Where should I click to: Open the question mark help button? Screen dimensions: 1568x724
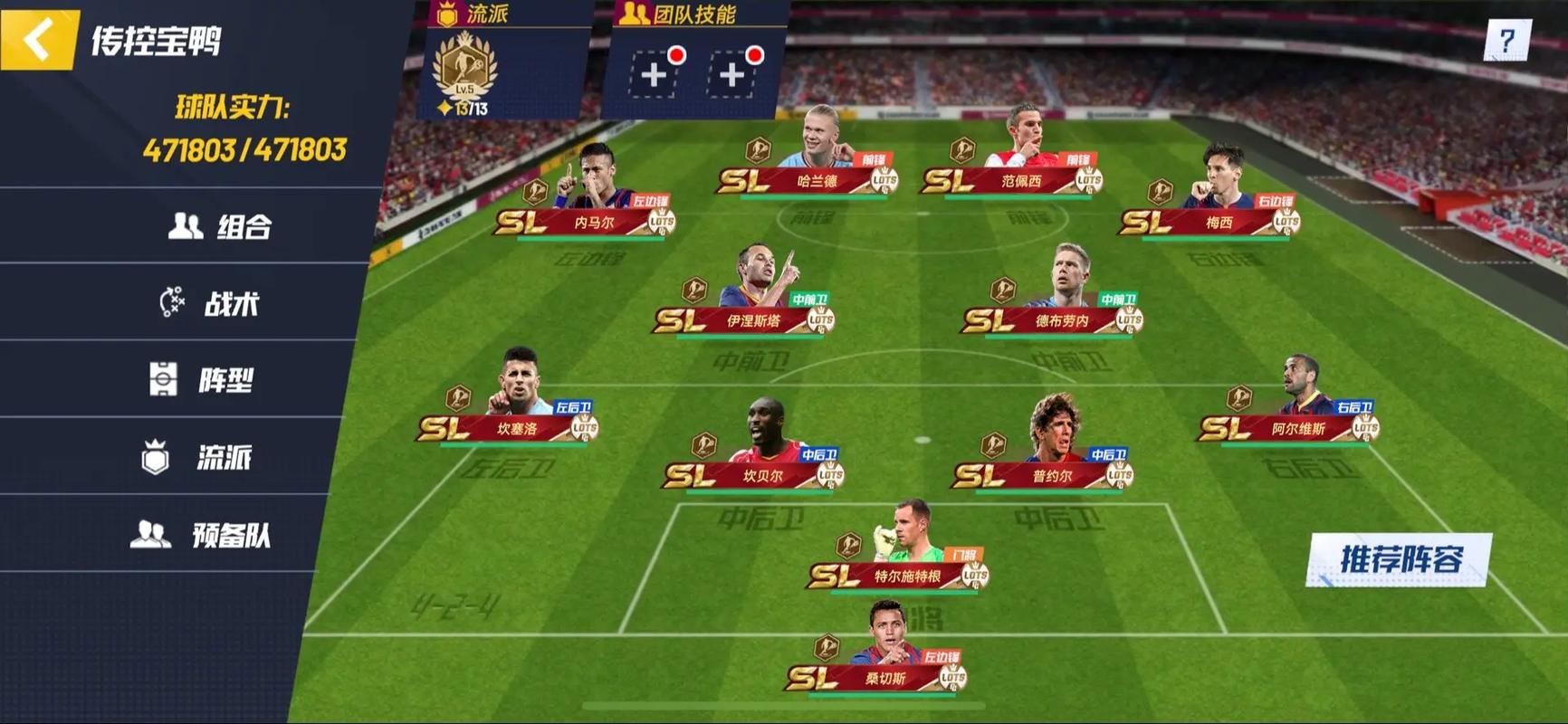[1506, 41]
